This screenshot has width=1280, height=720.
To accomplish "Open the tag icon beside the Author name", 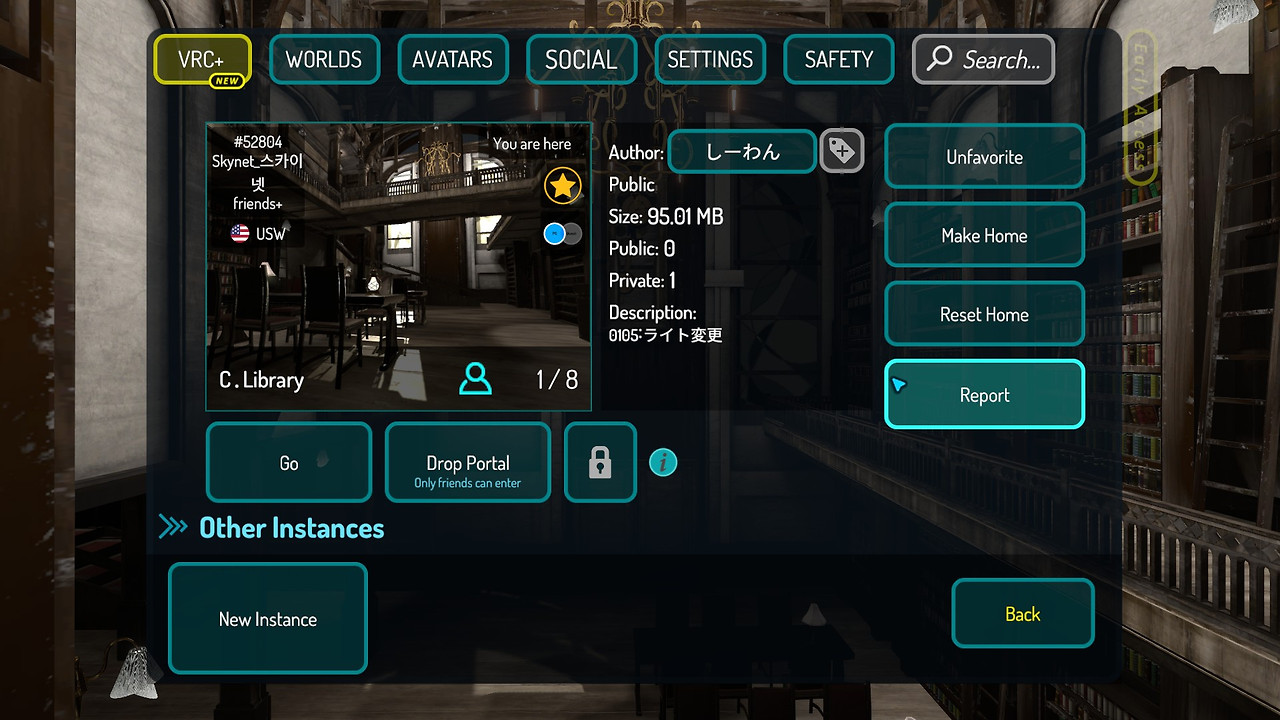I will (x=842, y=151).
